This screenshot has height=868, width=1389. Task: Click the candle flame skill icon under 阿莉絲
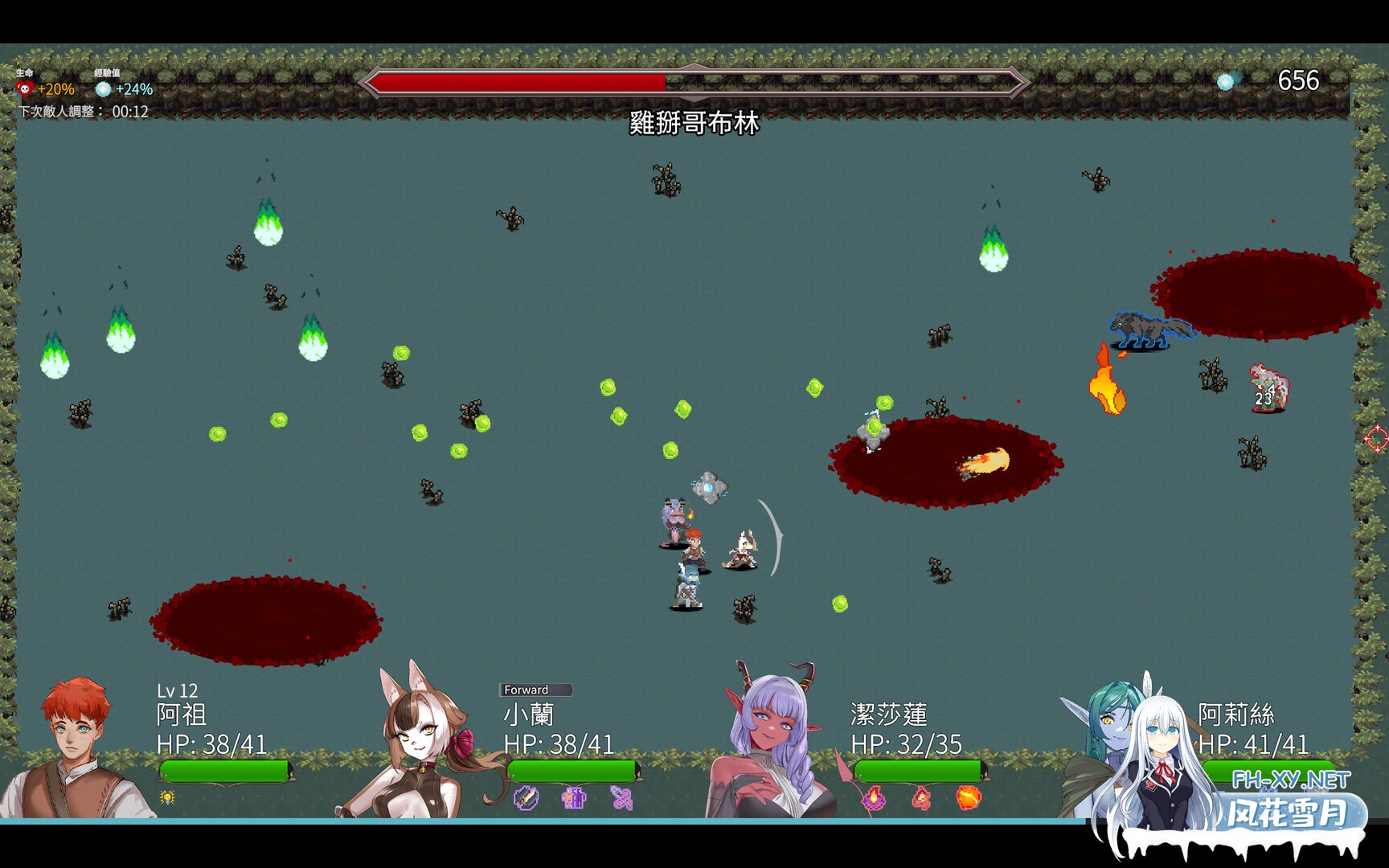874,800
